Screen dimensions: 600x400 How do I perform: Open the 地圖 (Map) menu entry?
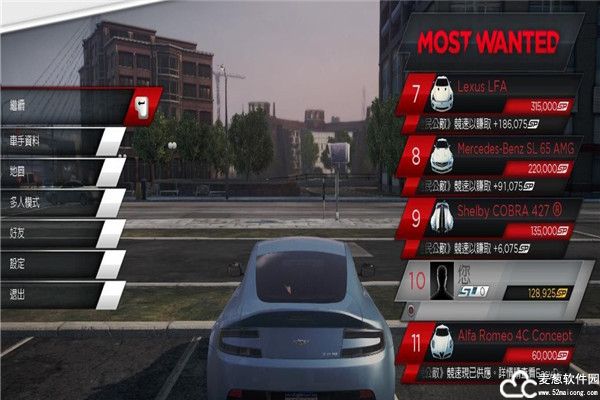click(x=60, y=172)
